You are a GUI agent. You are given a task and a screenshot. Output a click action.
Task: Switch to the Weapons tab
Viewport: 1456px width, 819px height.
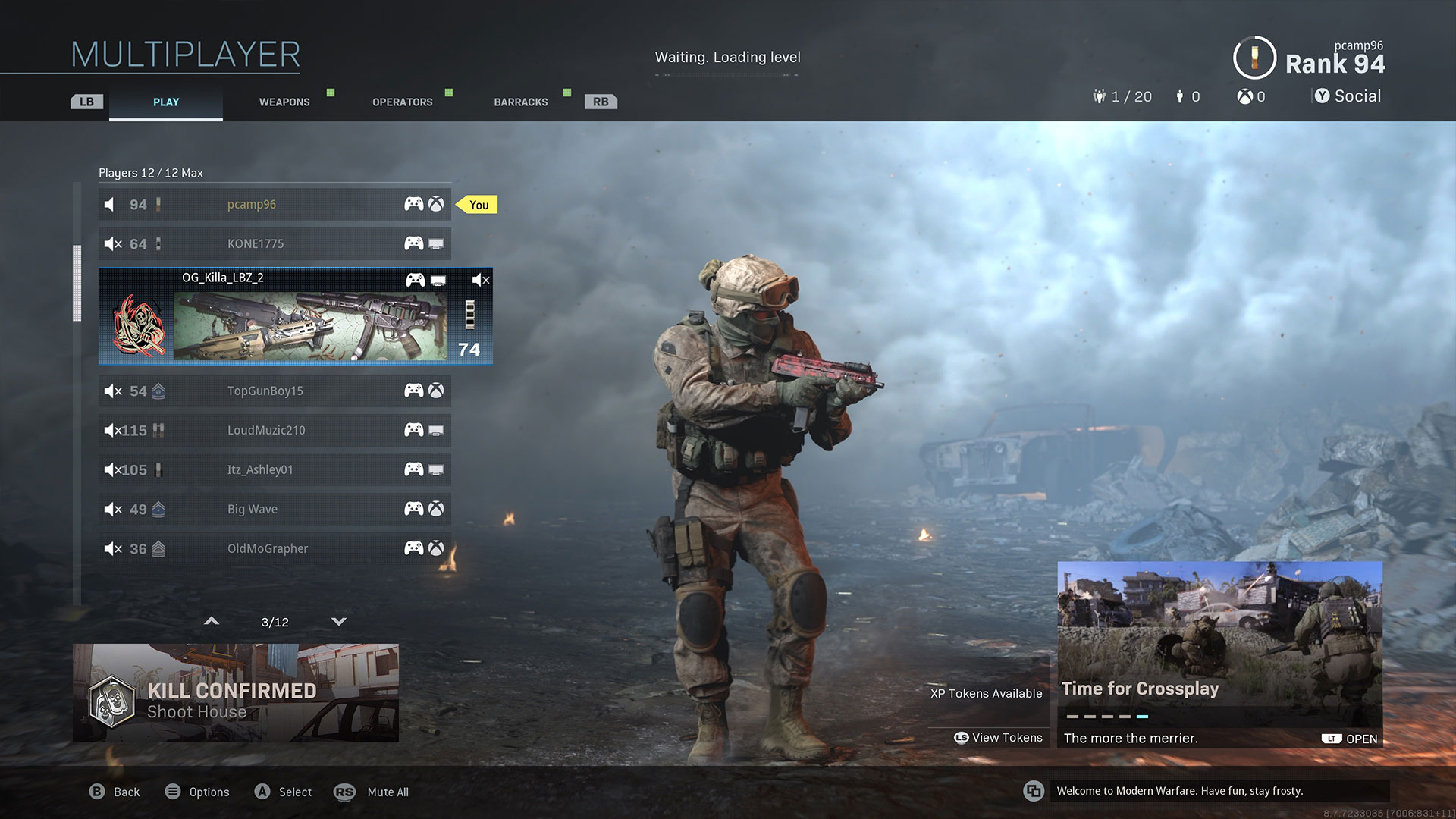point(284,102)
